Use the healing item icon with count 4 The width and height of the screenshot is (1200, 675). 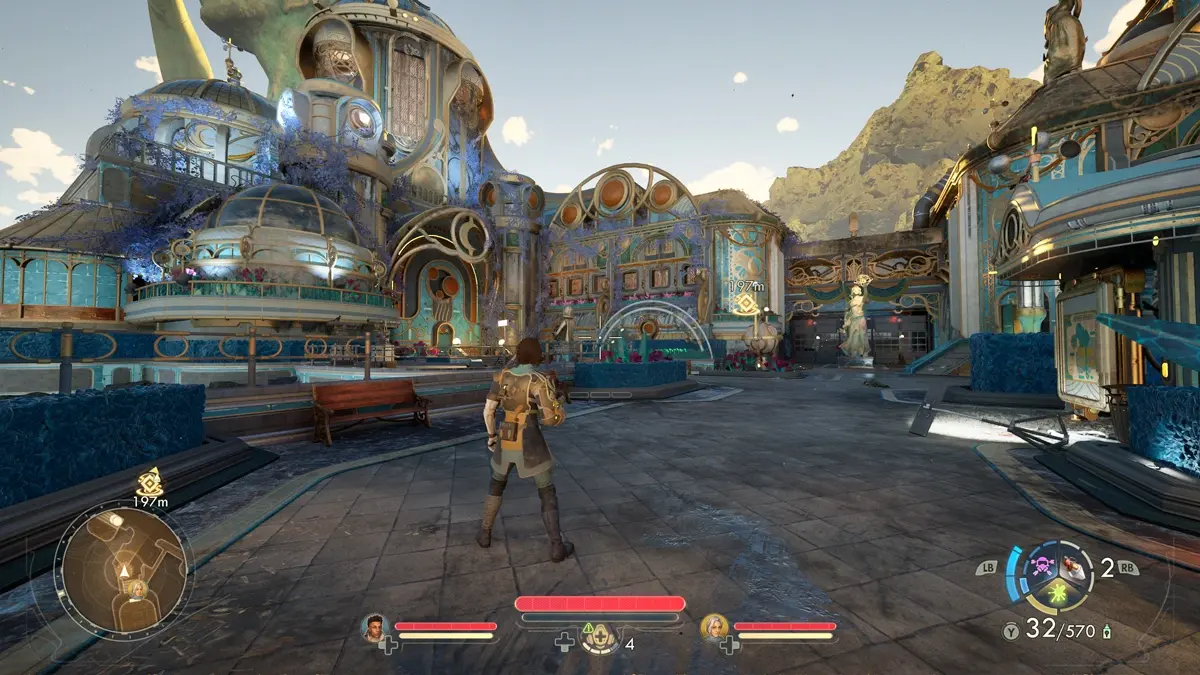[600, 637]
